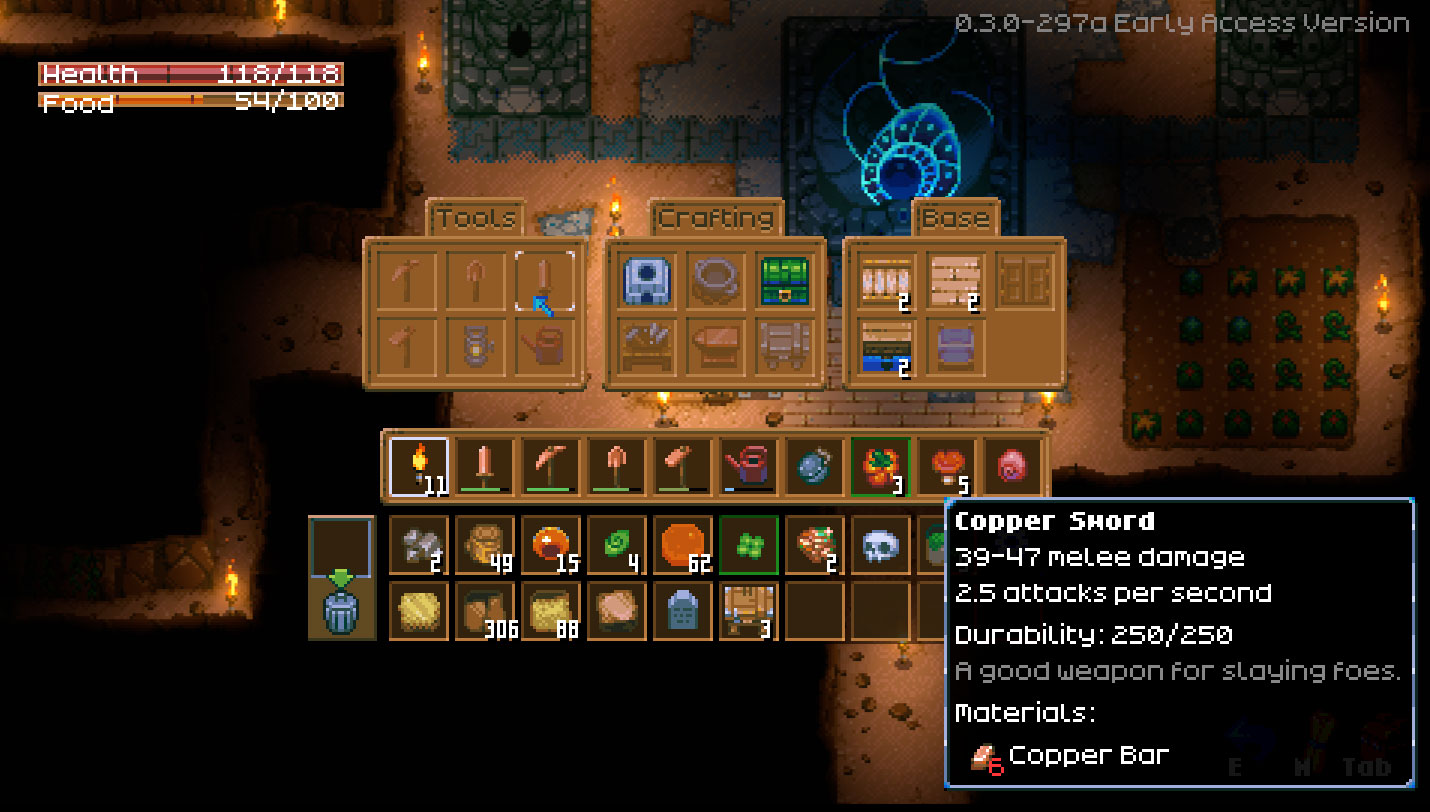
Task: Select the pink spiral shell hotbar slot
Action: pos(1012,467)
